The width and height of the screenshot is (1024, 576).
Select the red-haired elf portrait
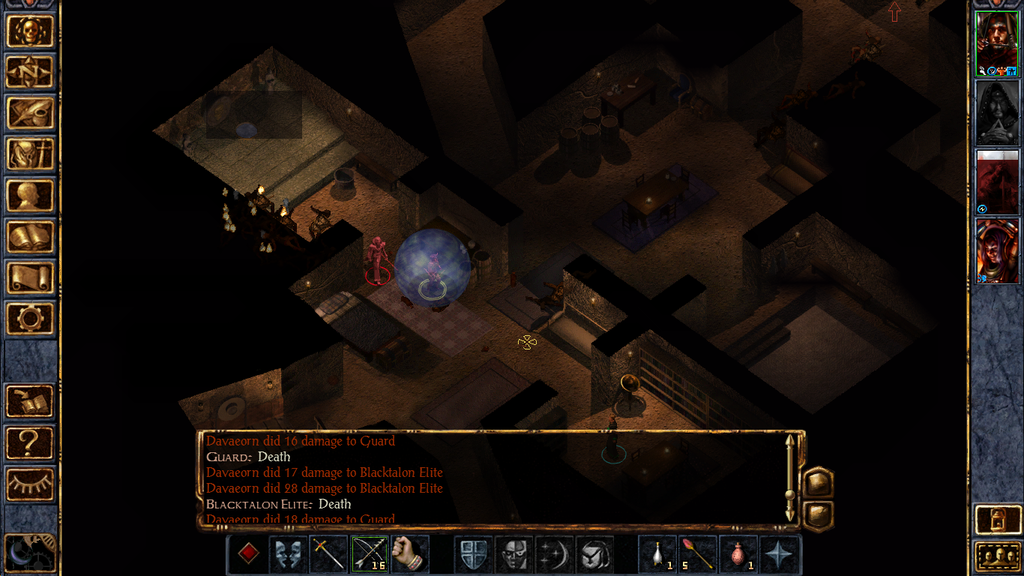(996, 250)
